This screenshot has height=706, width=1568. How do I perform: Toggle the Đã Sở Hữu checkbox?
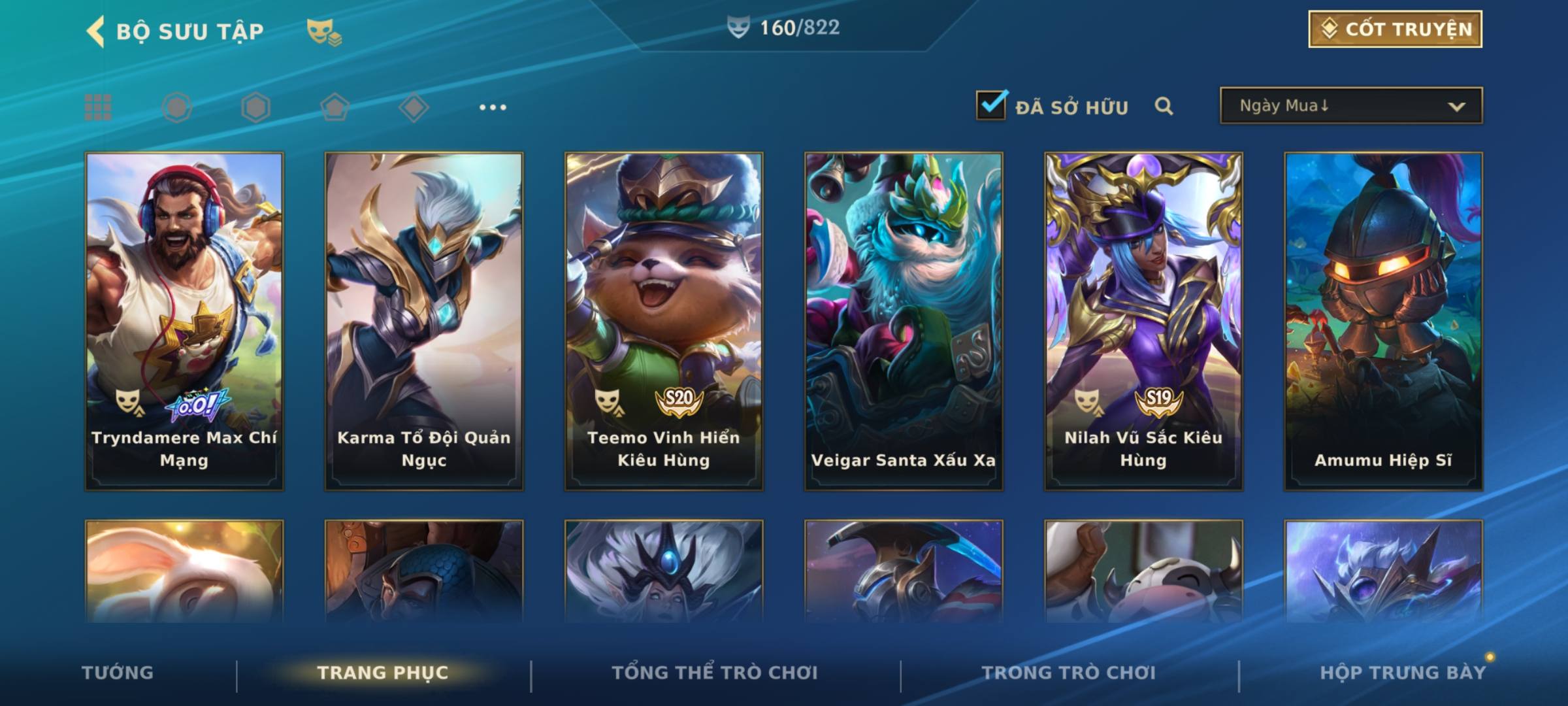click(991, 105)
